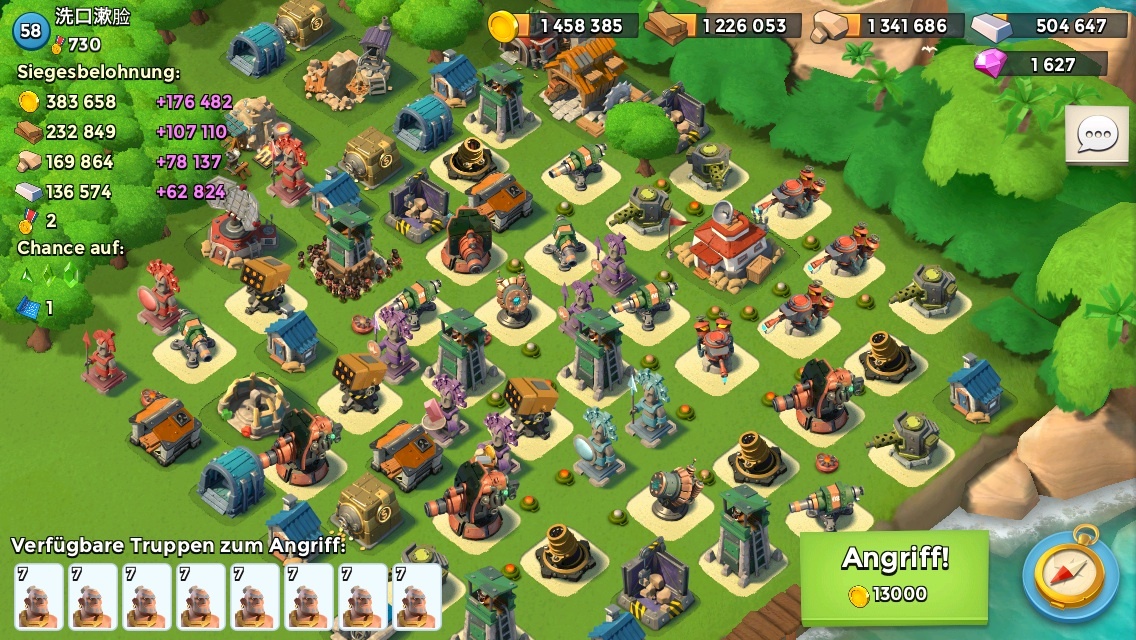Open the chat speech bubble
The image size is (1136, 640).
pyautogui.click(x=1096, y=134)
